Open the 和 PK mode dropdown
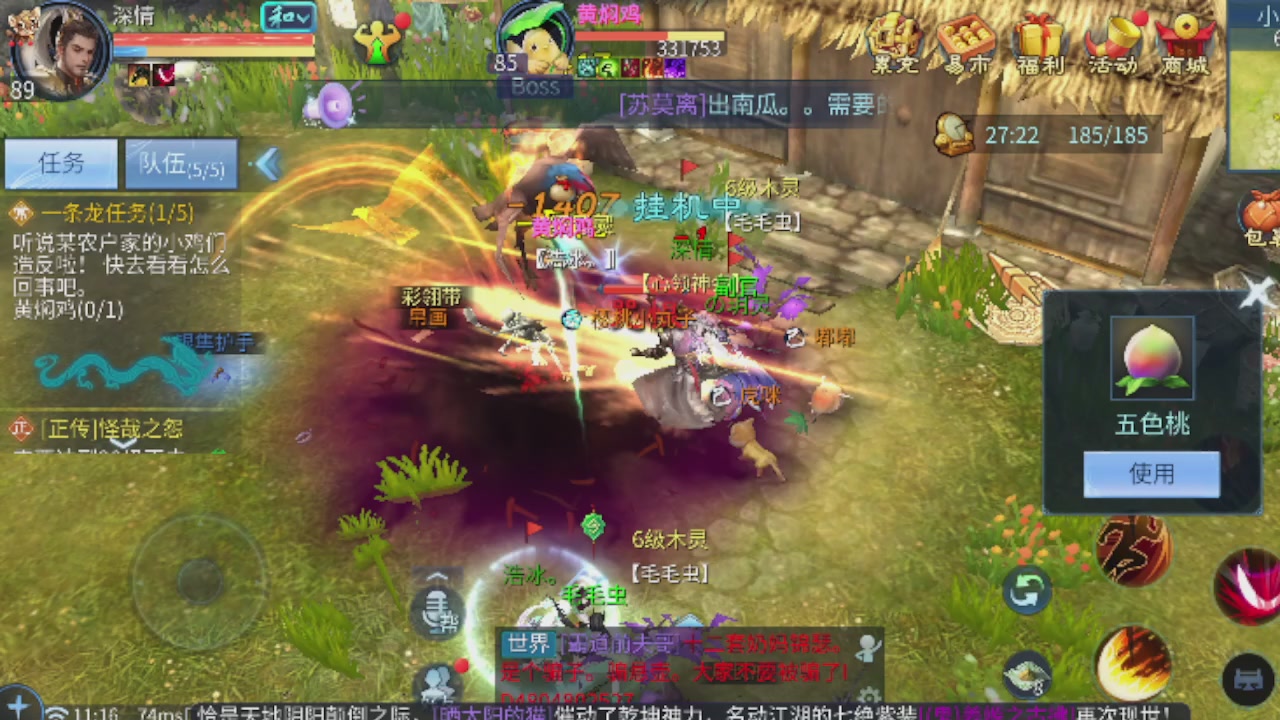Screen dimensions: 1280x720 [287, 18]
